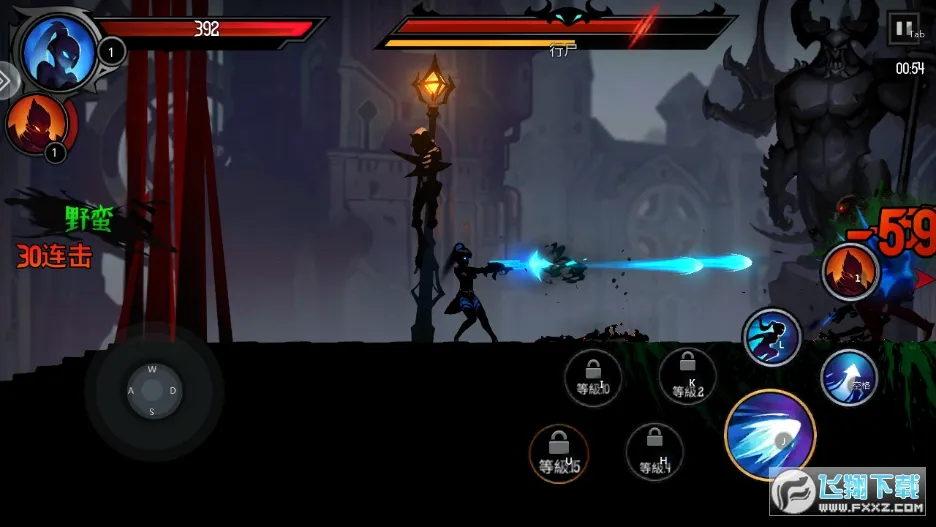Click the WASD virtual joystick

pyautogui.click(x=152, y=389)
